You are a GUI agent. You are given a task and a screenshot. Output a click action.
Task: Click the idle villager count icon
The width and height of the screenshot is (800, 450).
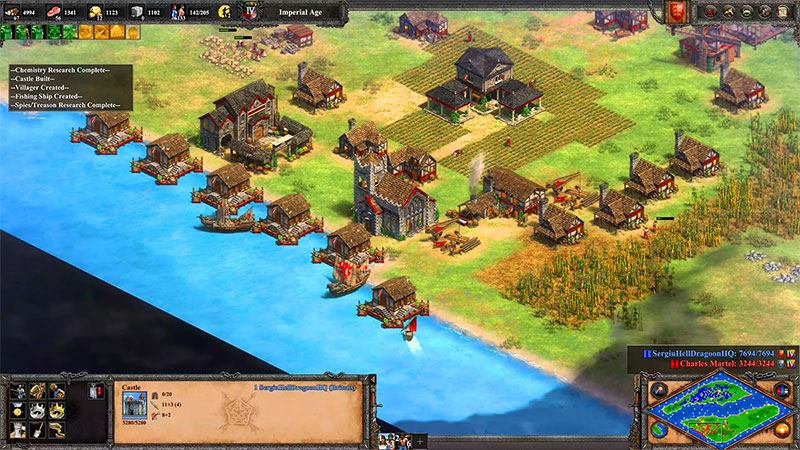tap(223, 11)
